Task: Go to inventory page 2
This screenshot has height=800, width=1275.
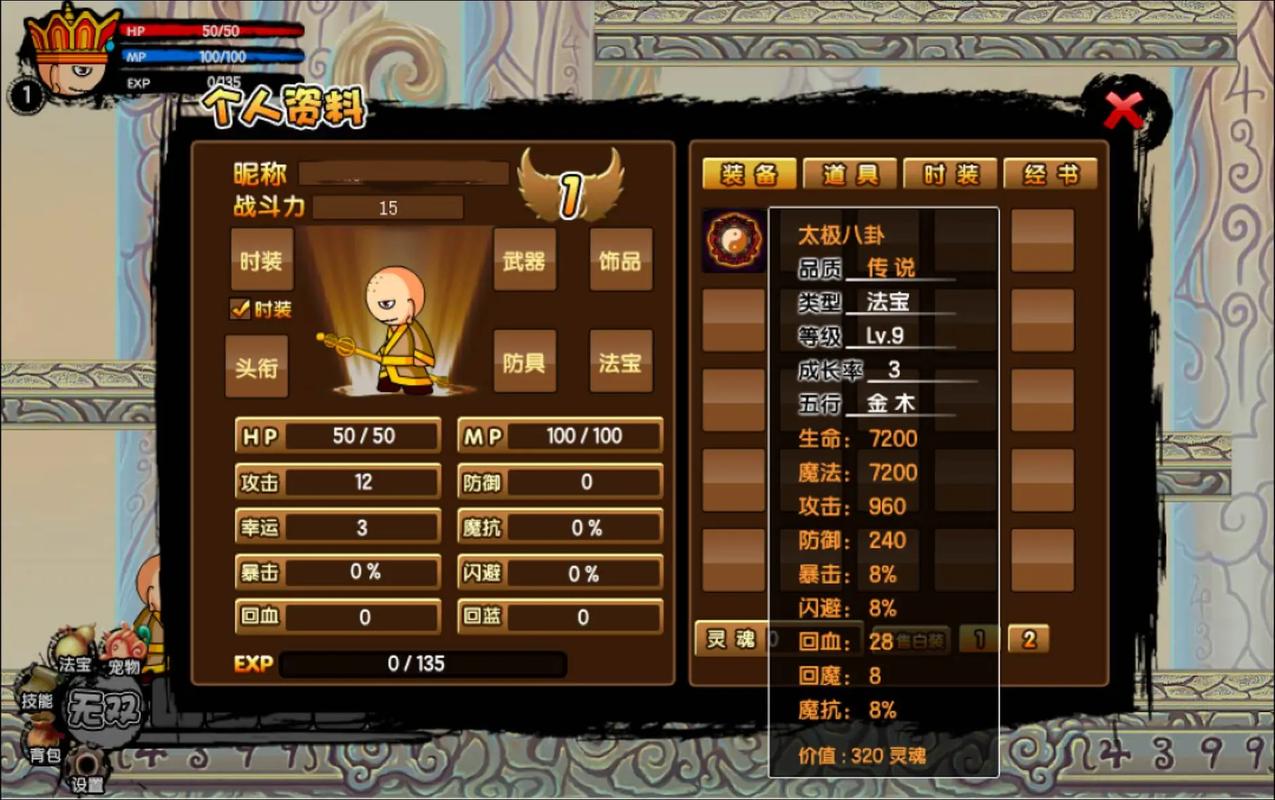Action: click(x=1028, y=639)
